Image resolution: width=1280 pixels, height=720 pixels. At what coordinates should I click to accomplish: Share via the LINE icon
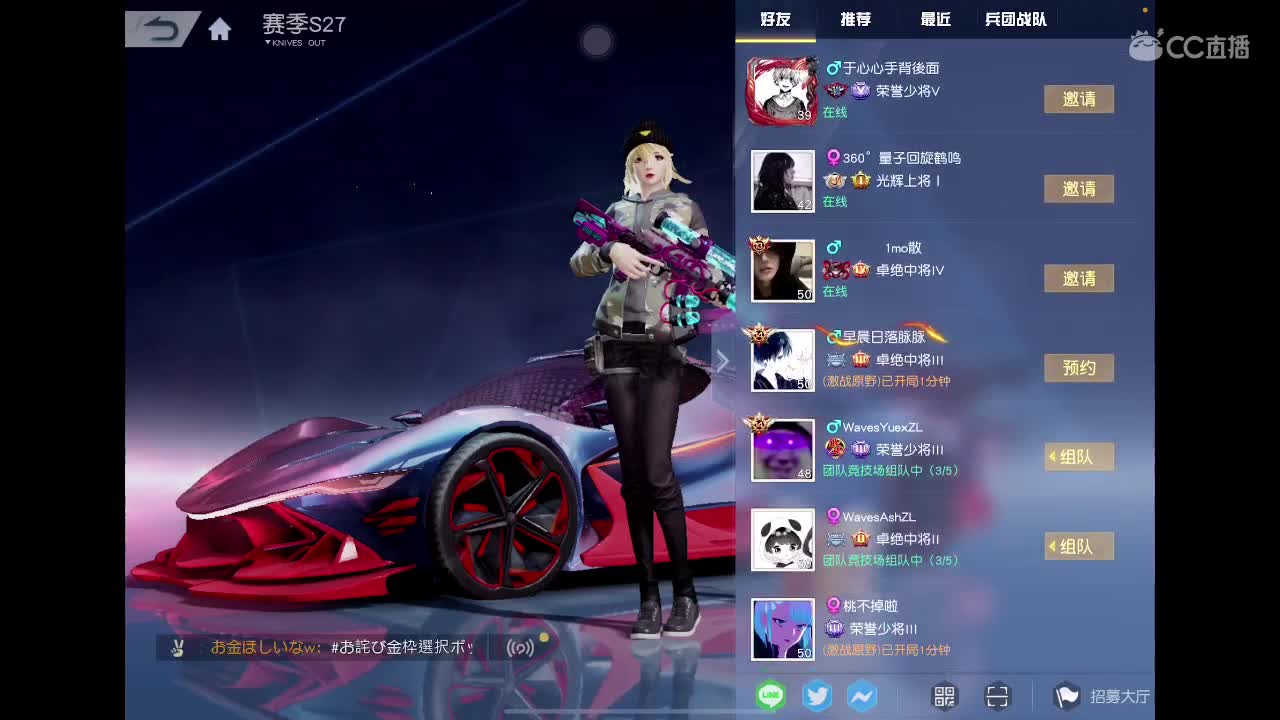(770, 694)
